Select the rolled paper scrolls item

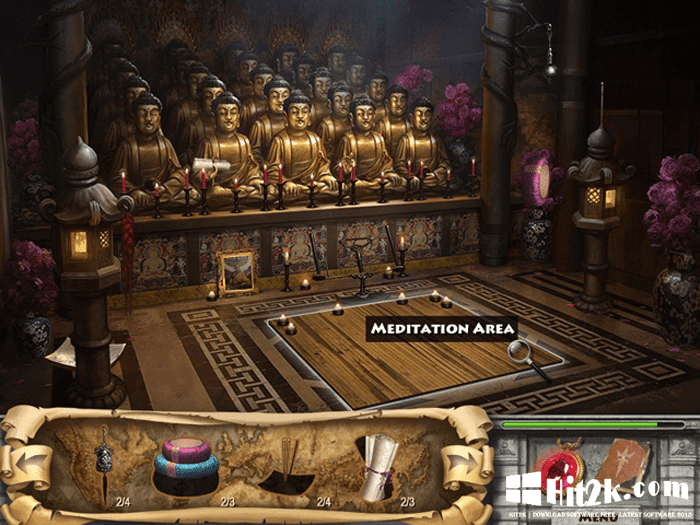[x=378, y=463]
